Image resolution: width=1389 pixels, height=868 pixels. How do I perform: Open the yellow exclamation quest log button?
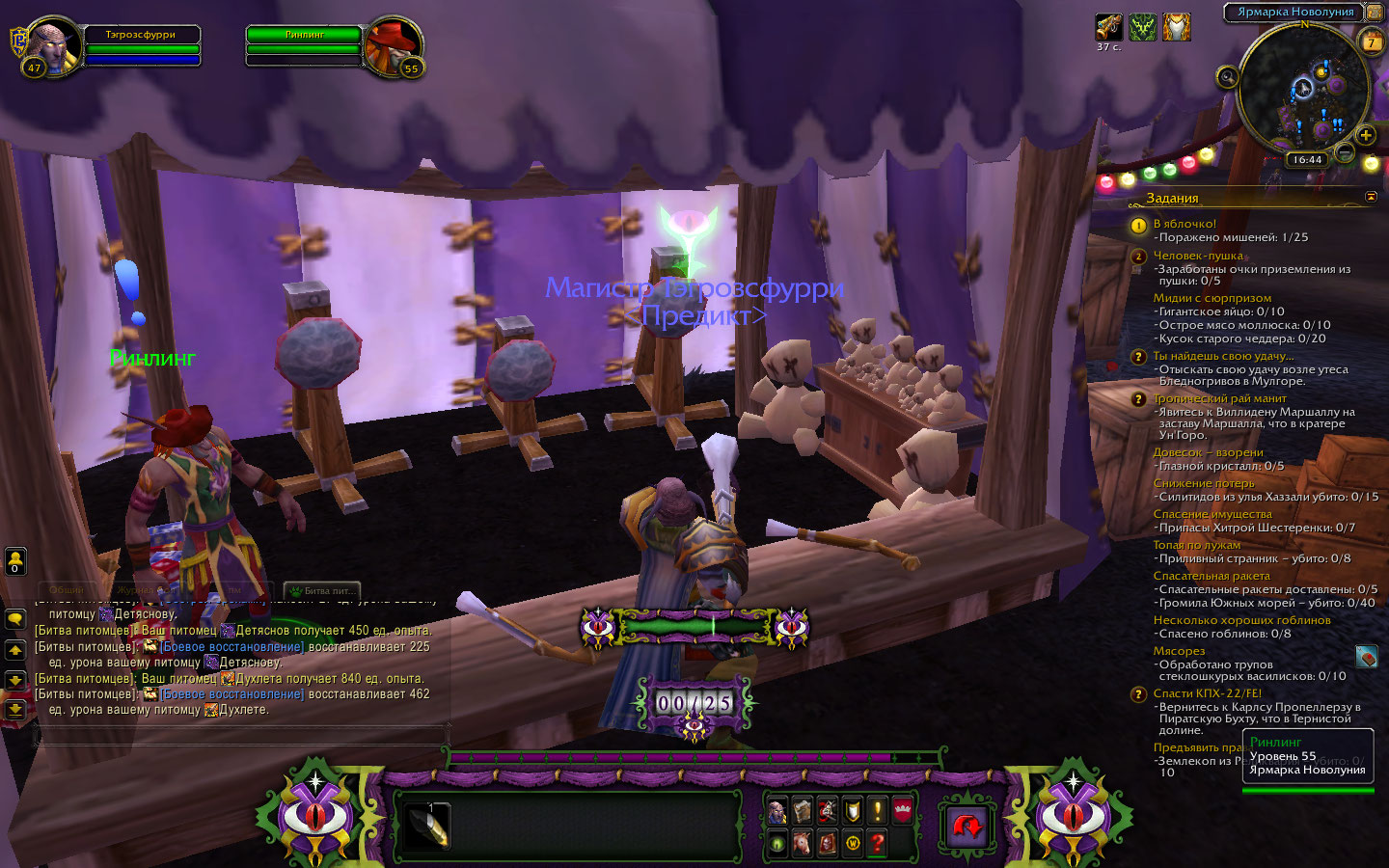[x=877, y=812]
